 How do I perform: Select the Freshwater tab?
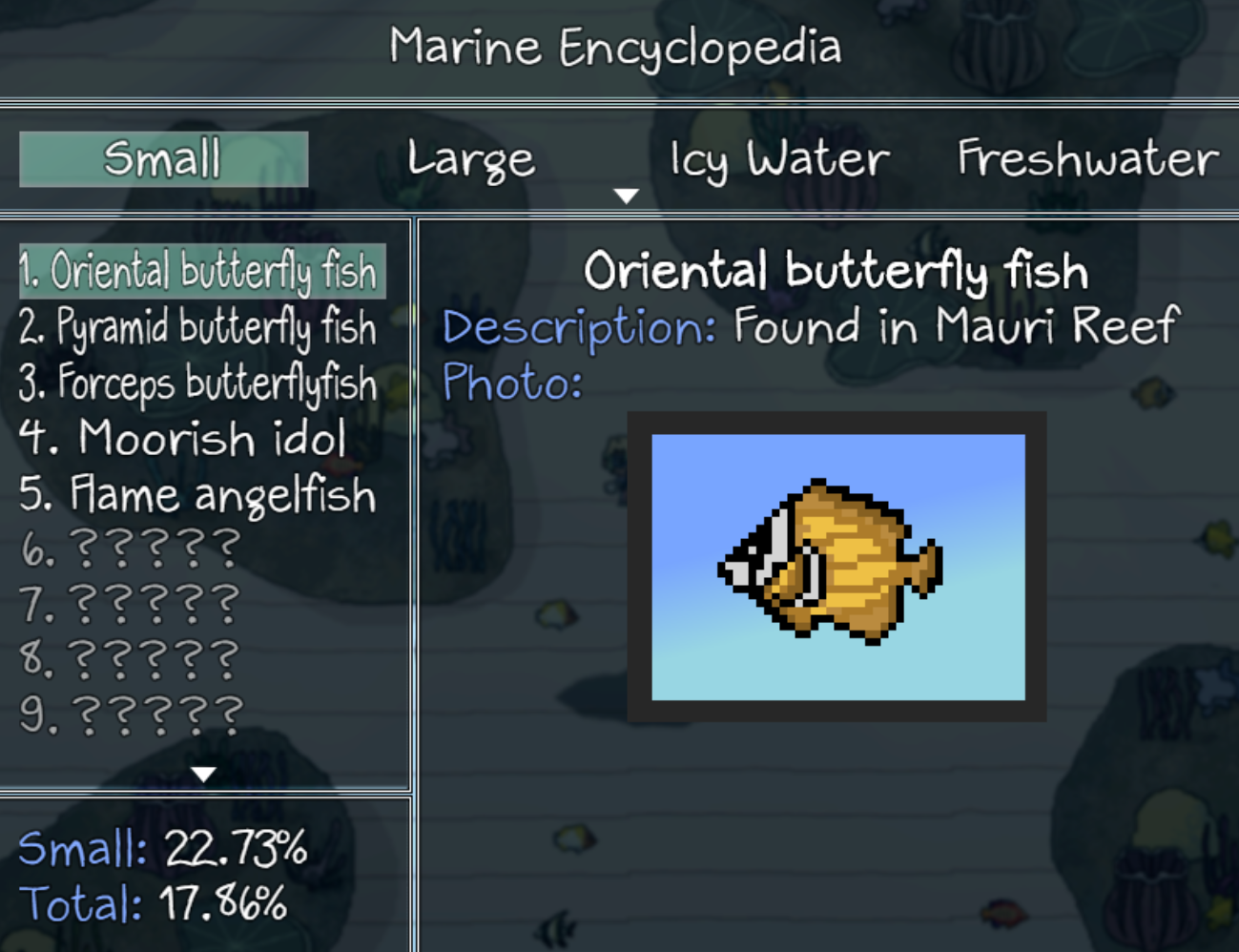click(x=1086, y=159)
